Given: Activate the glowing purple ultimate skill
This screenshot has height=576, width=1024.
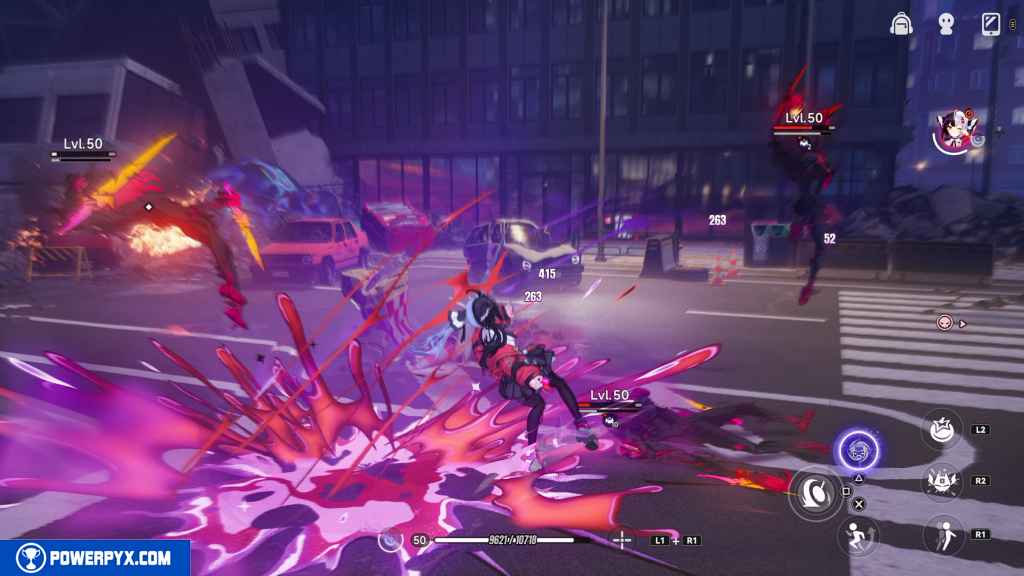Looking at the screenshot, I should (856, 450).
